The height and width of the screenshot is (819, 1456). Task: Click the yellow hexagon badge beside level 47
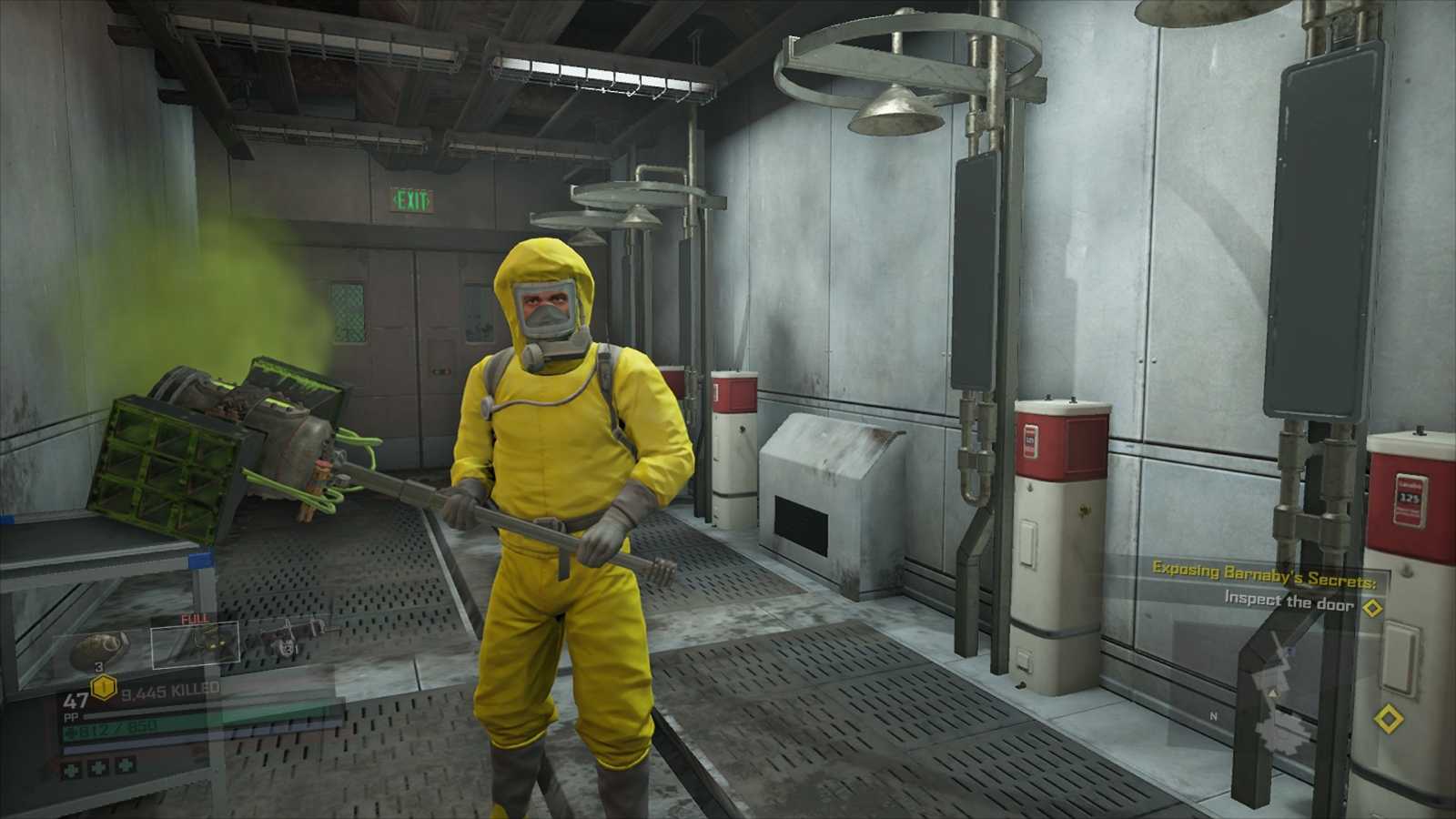[x=103, y=687]
